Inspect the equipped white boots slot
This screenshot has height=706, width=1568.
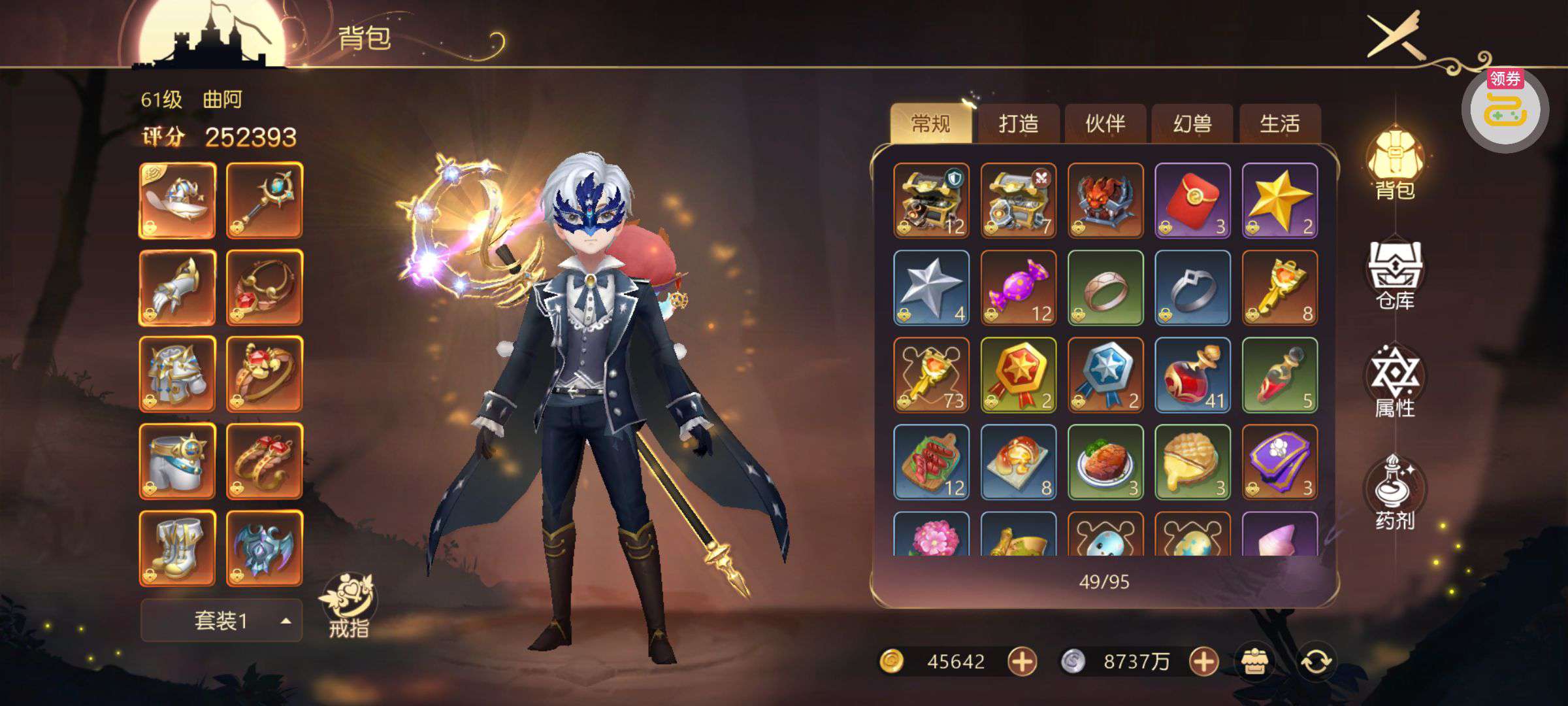177,548
